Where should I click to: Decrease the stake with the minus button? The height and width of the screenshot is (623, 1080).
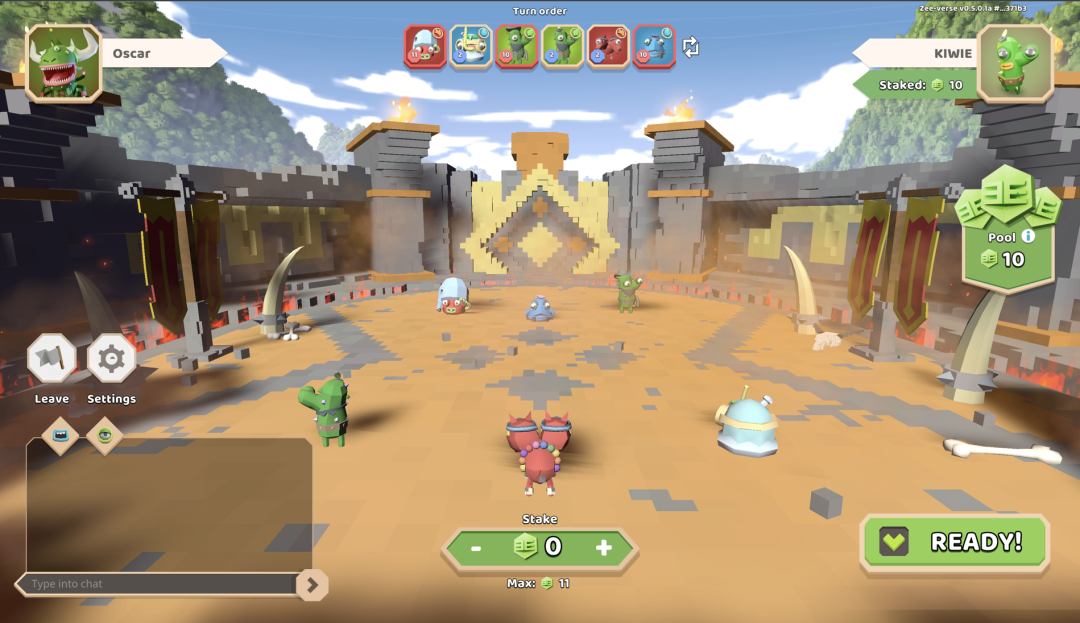click(476, 547)
